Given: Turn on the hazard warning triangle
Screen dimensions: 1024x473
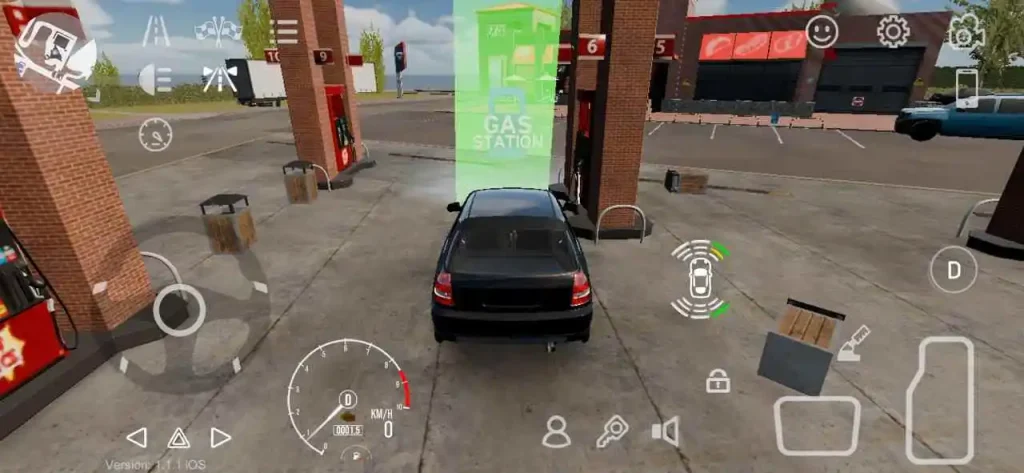Looking at the screenshot, I should pyautogui.click(x=178, y=437).
